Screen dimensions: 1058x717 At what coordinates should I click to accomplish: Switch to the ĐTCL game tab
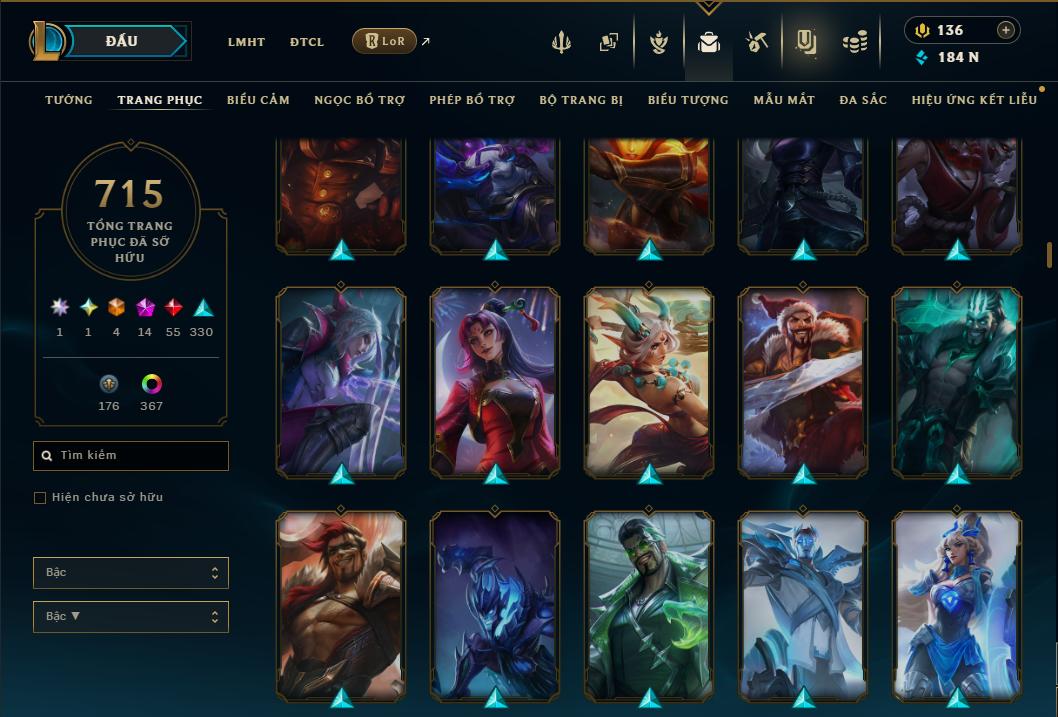coord(307,42)
